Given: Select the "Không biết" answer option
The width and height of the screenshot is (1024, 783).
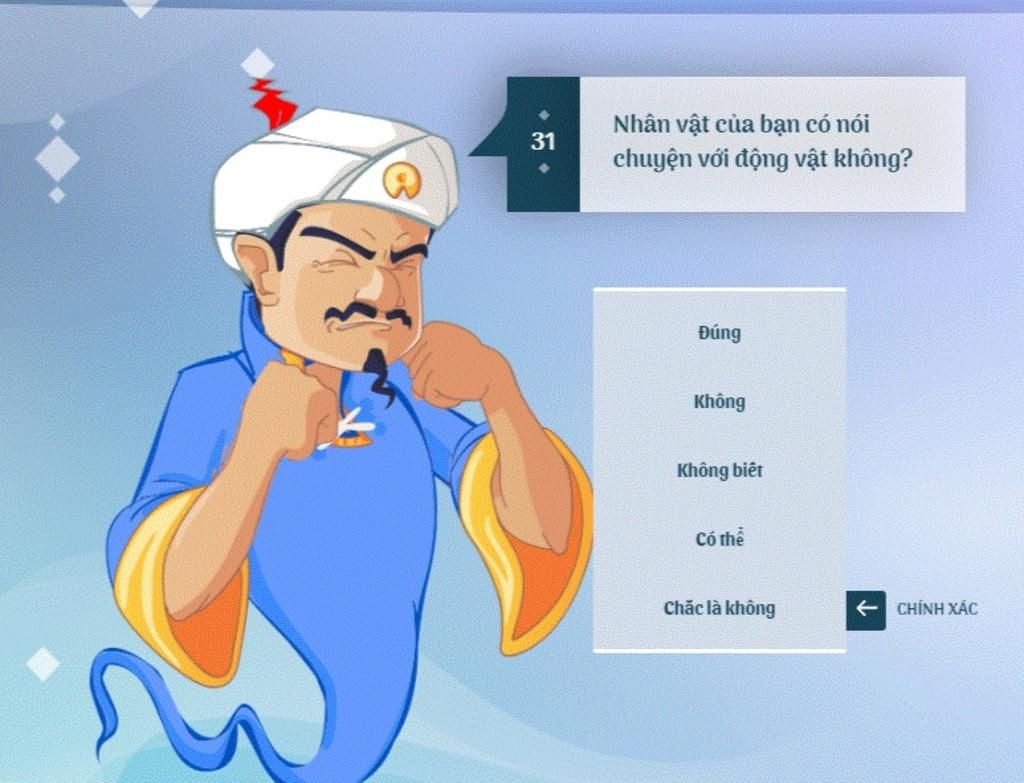Looking at the screenshot, I should (x=719, y=470).
